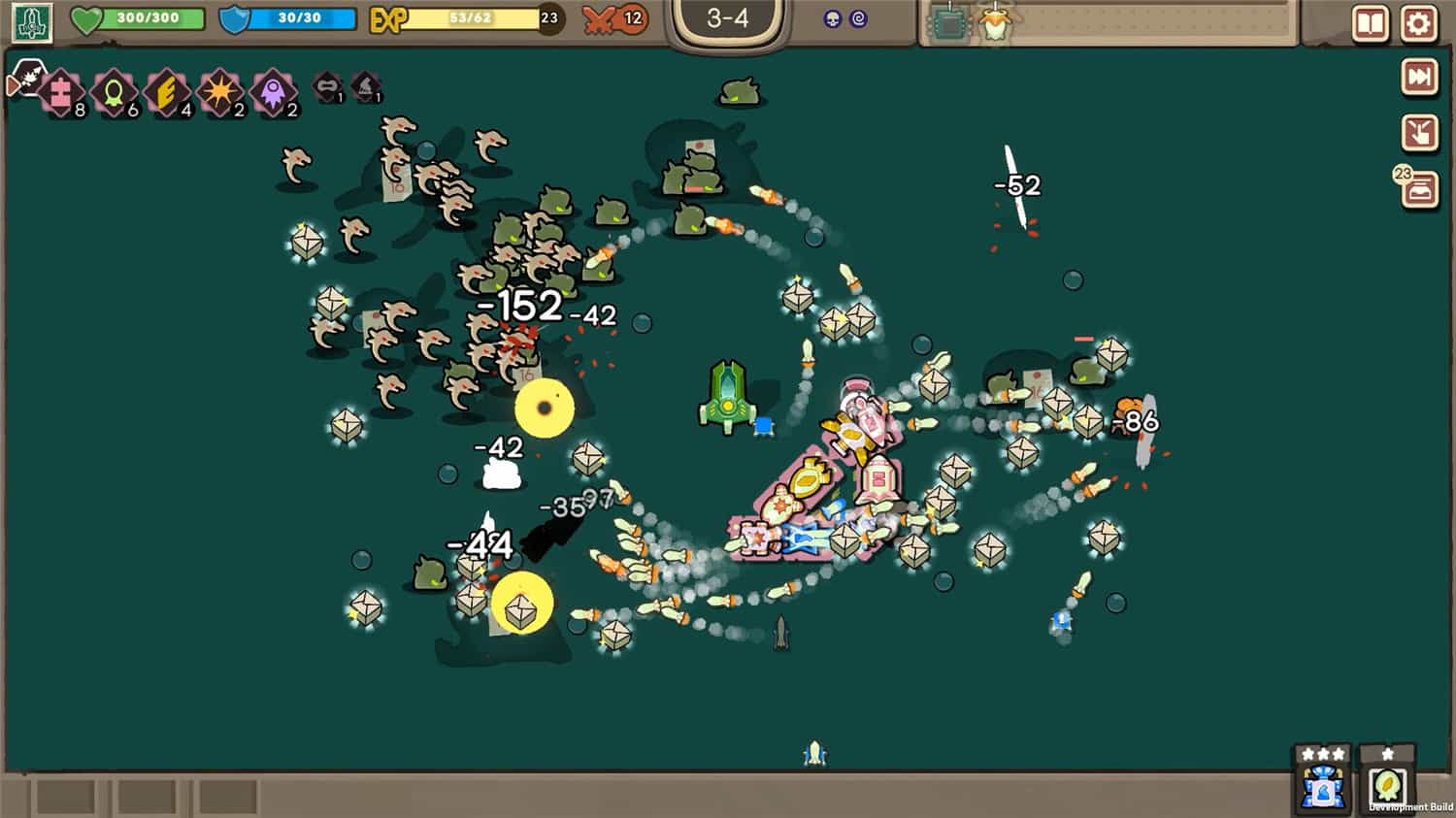Click the microchip item in the tray
The height and width of the screenshot is (818, 1456).
(x=947, y=23)
